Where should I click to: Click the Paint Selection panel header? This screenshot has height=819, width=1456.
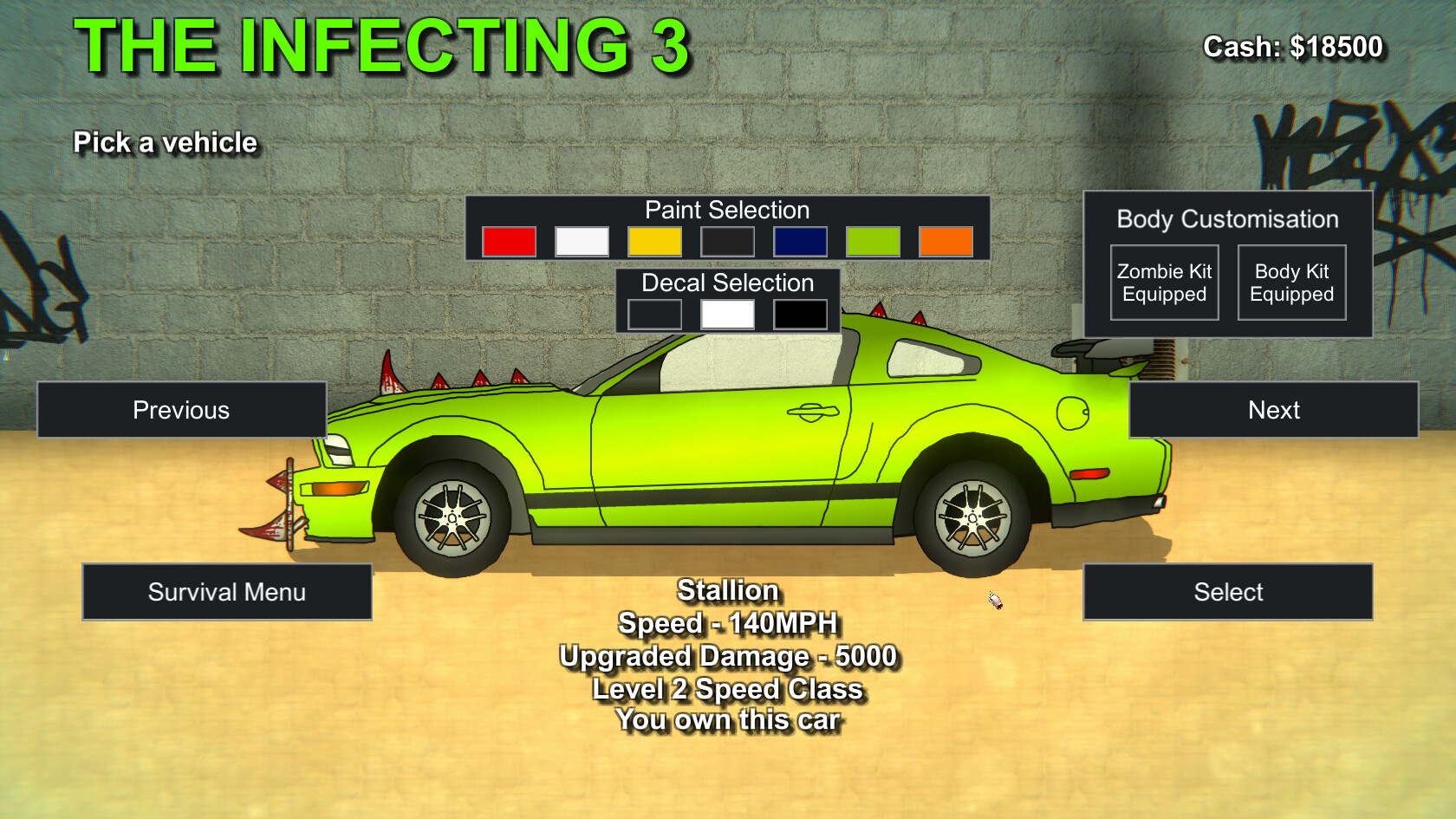coord(727,210)
